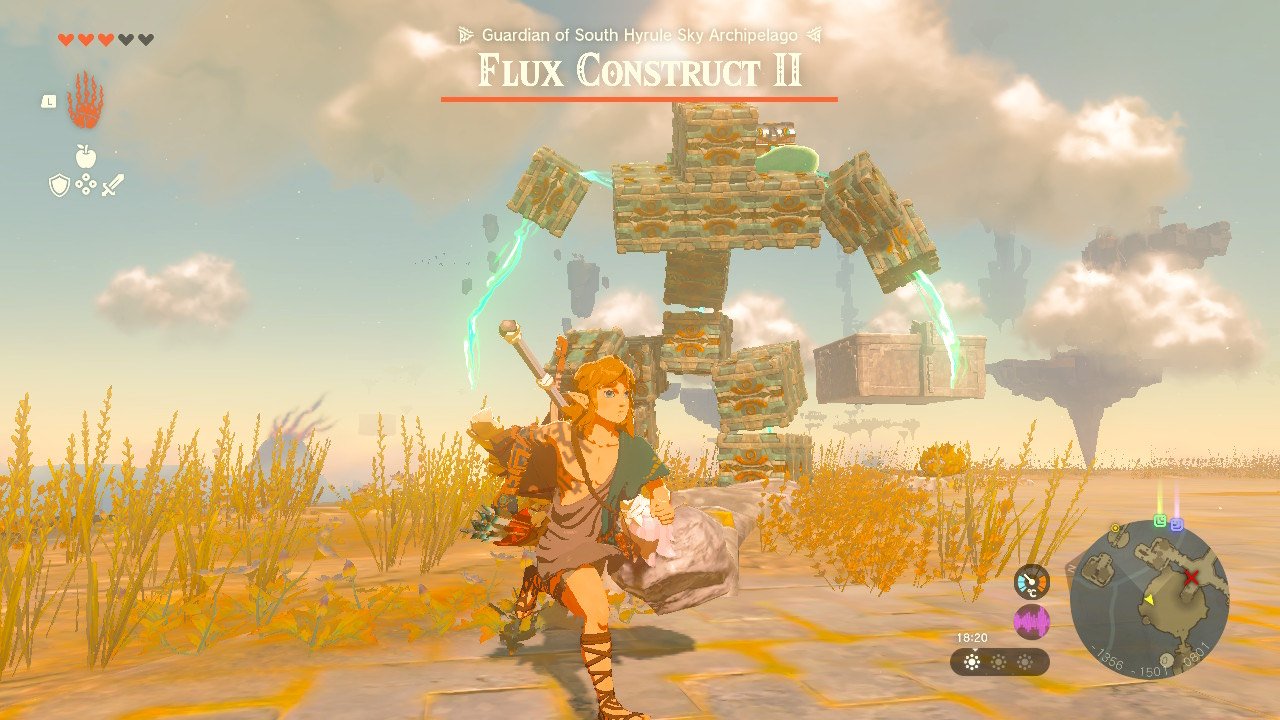1280x720 pixels.
Task: Open the sword weapon quick-select icon
Action: (x=111, y=185)
